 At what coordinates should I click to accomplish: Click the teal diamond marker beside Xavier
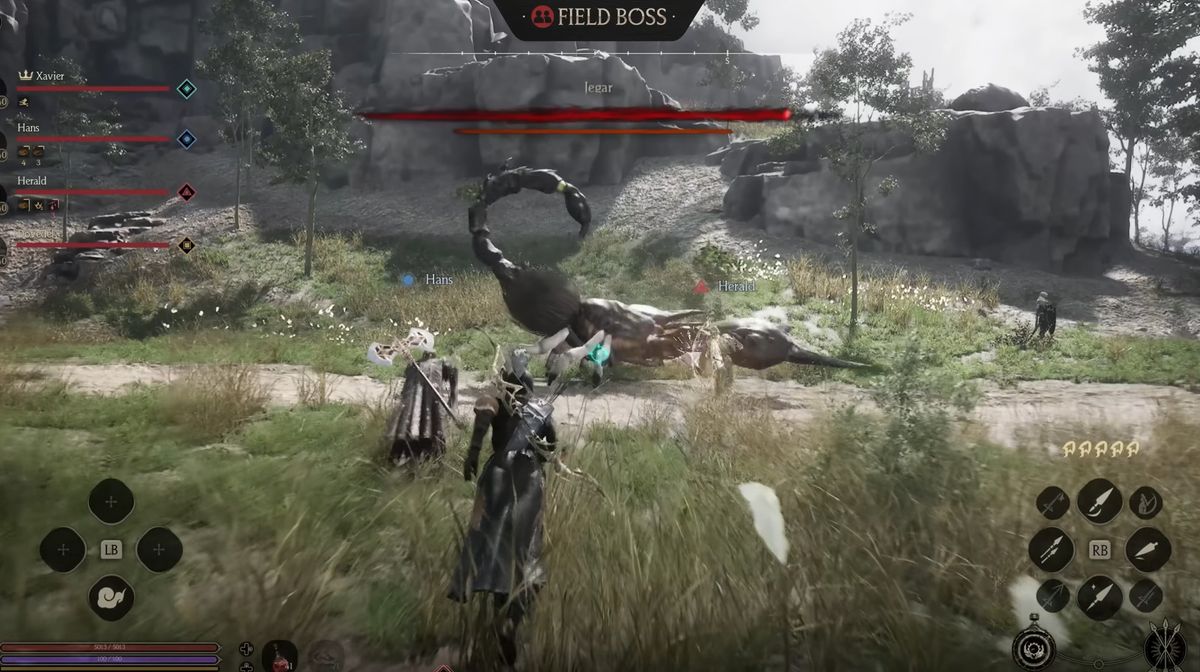pyautogui.click(x=186, y=89)
